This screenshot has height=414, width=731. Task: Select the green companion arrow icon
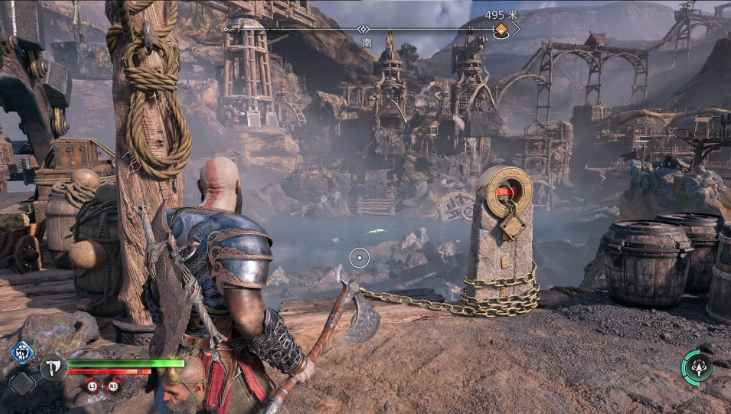pyautogui.click(x=697, y=367)
